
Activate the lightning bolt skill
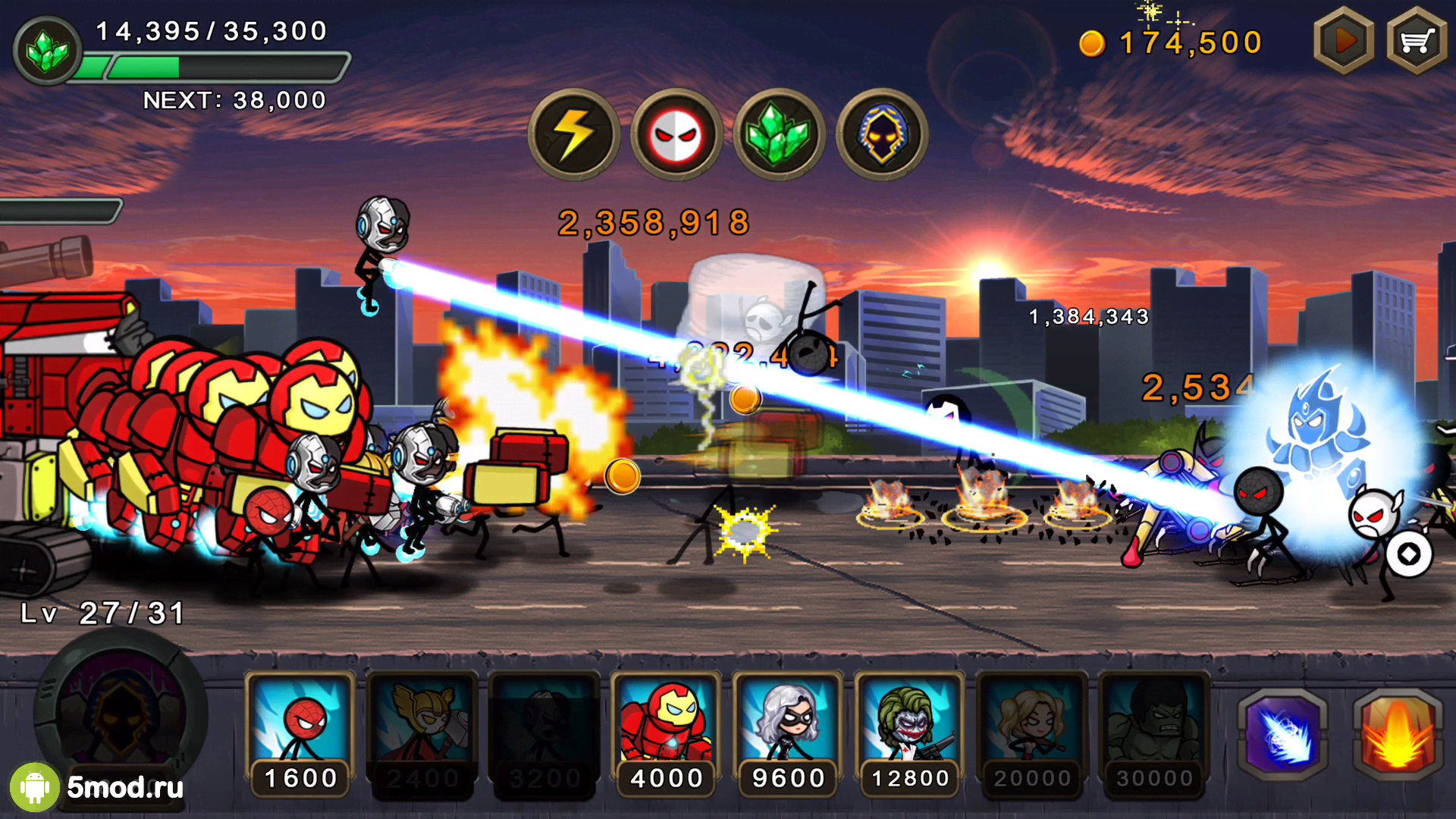point(574,135)
